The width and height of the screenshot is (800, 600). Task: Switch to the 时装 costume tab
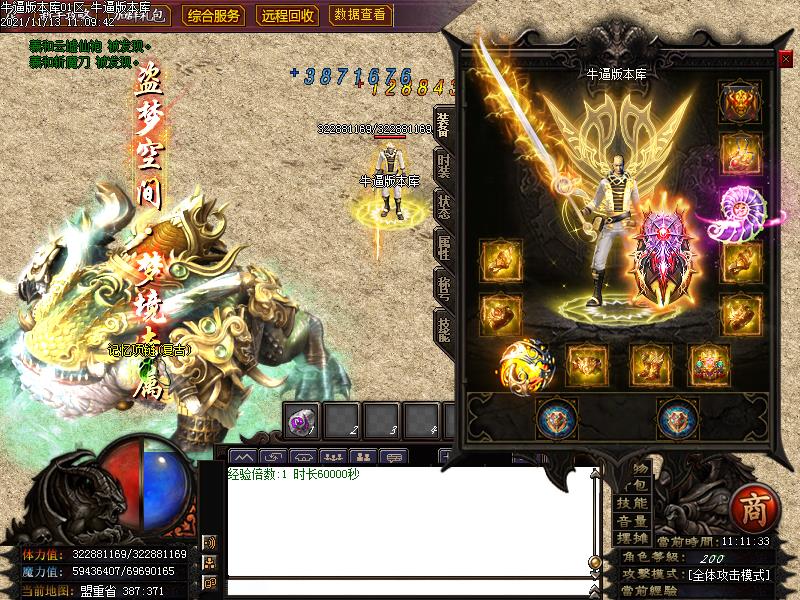tap(443, 166)
